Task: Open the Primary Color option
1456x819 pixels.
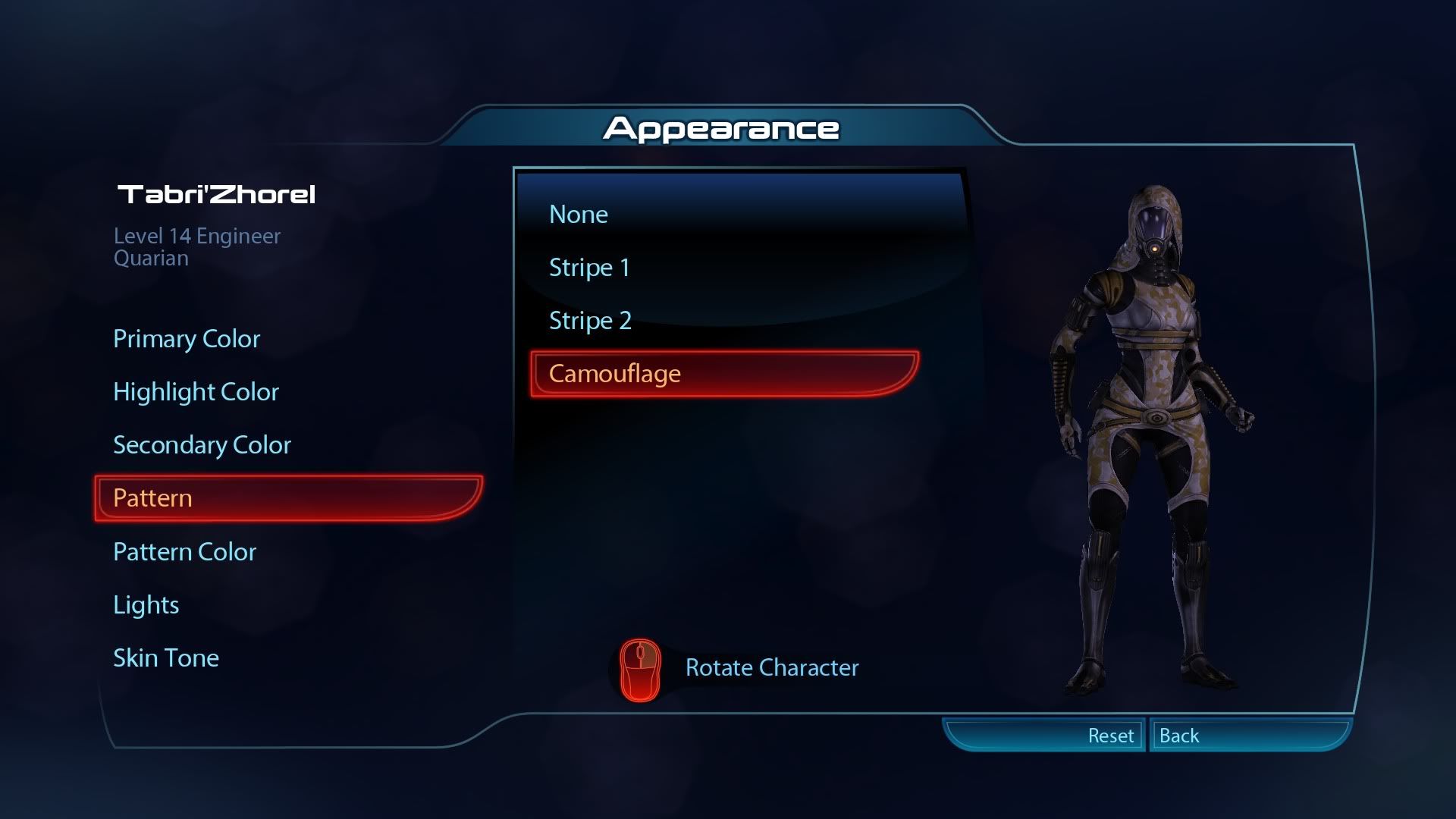Action: tap(187, 339)
